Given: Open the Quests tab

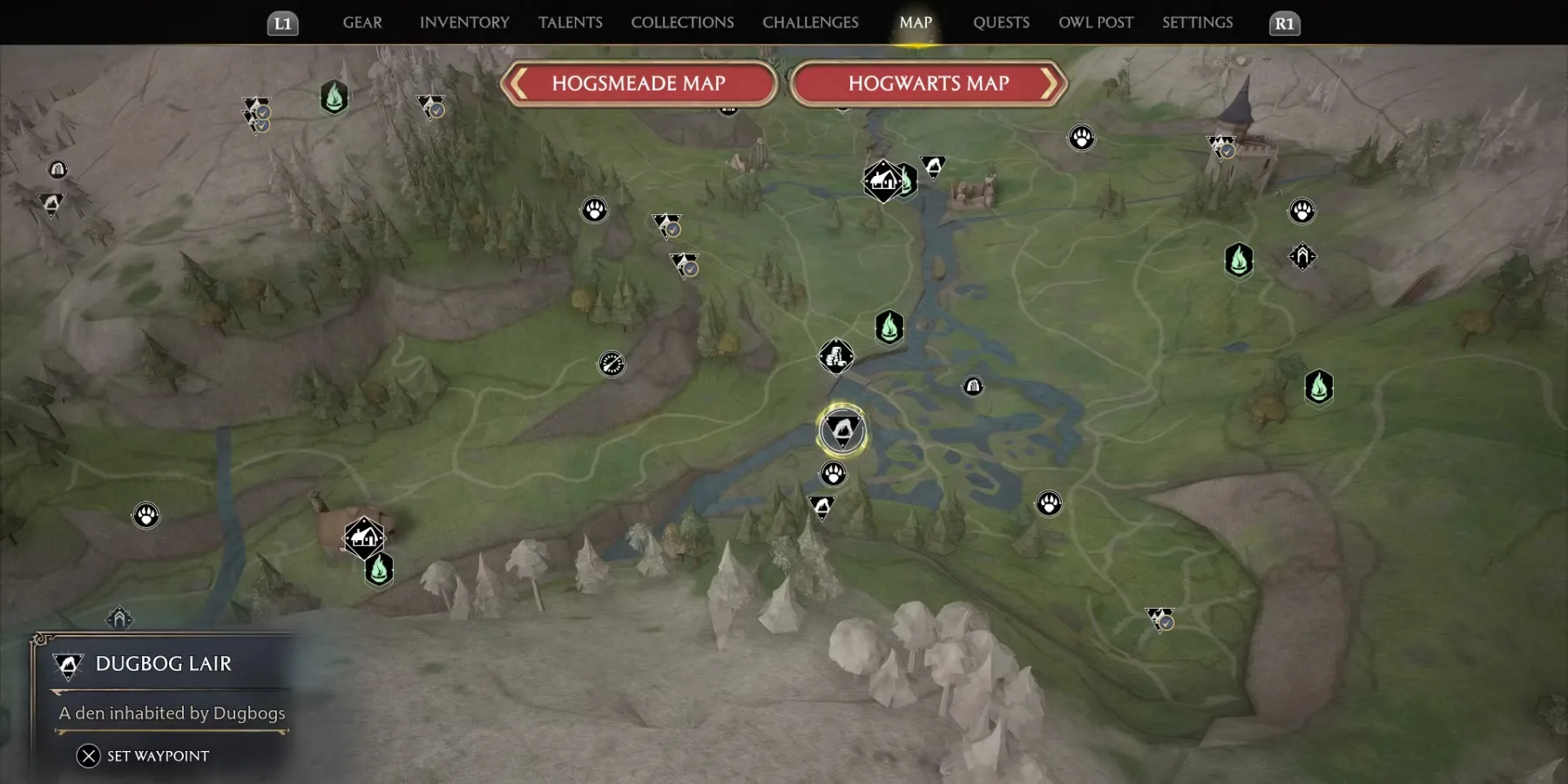Looking at the screenshot, I should click(1001, 23).
